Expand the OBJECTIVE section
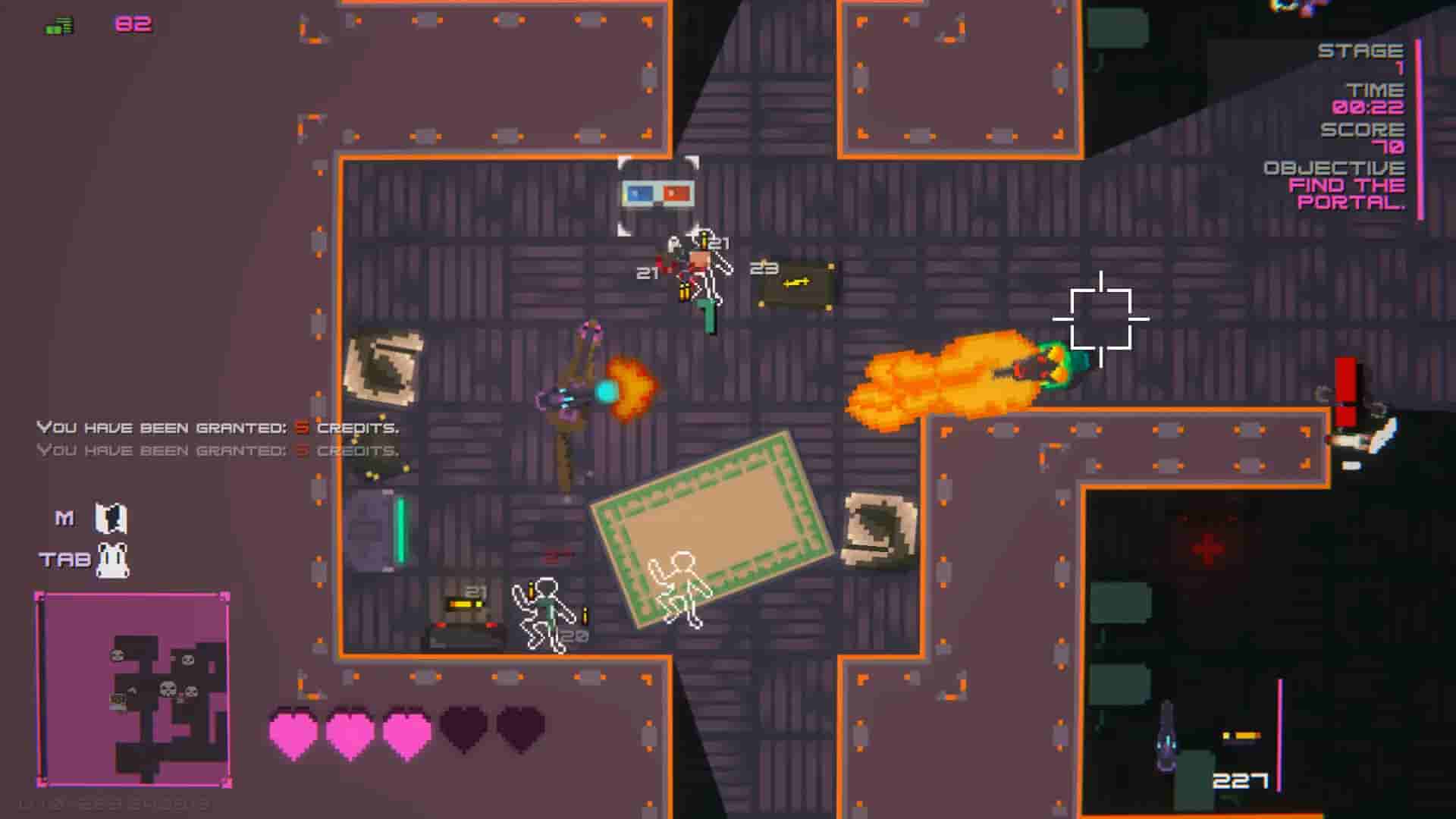This screenshot has width=1456, height=819. pyautogui.click(x=1335, y=169)
